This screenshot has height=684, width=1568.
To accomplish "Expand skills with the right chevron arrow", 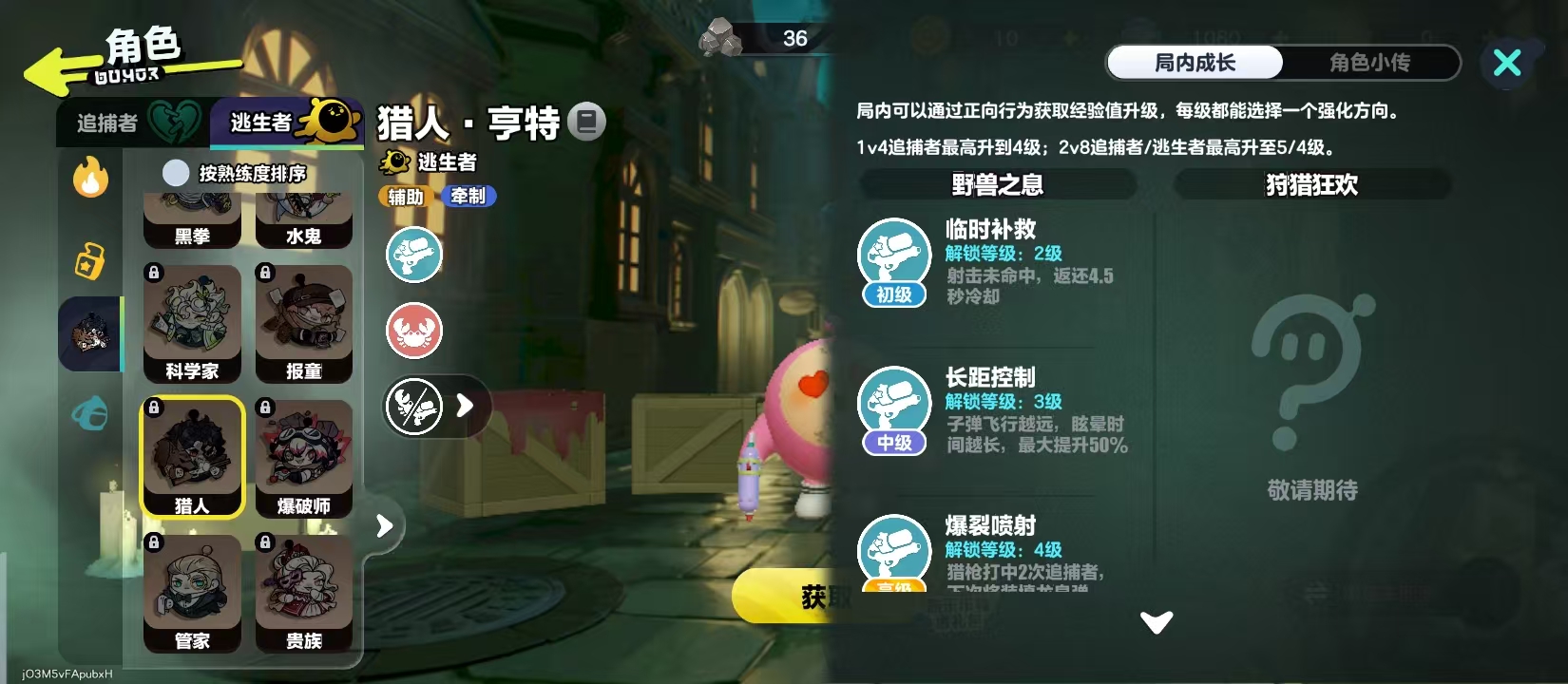I will 463,406.
